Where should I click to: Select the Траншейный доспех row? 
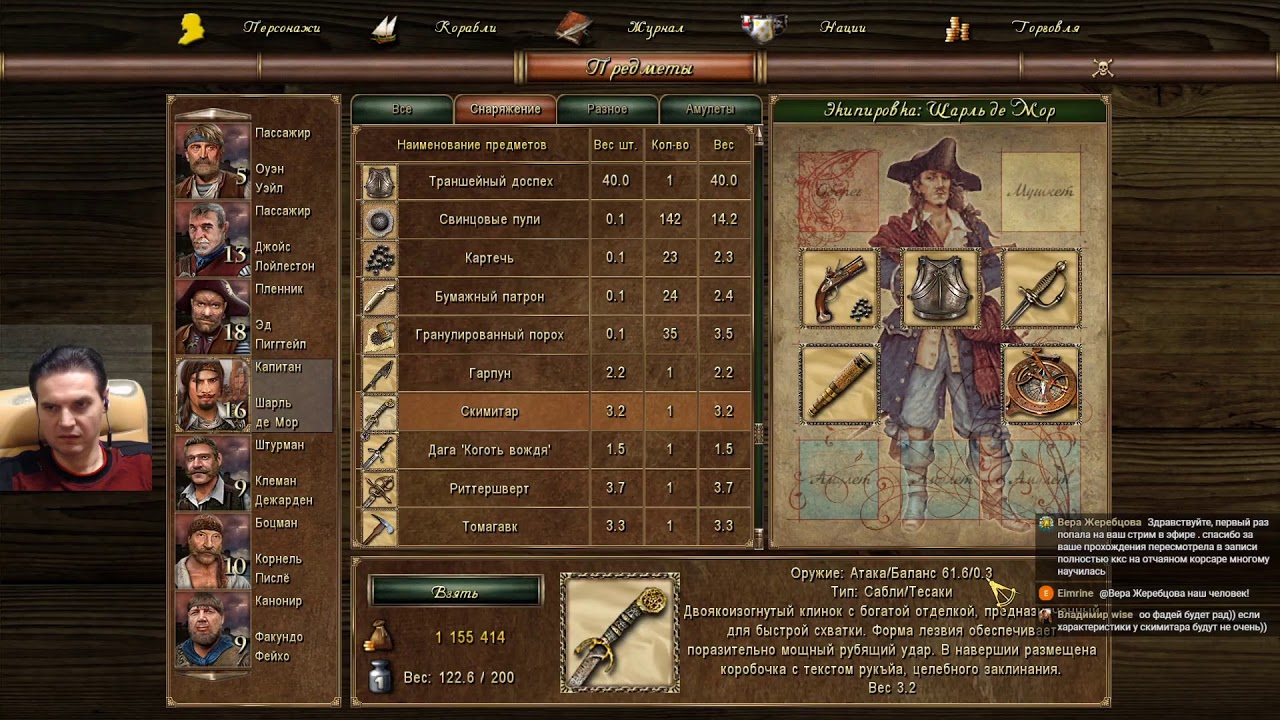coord(490,181)
